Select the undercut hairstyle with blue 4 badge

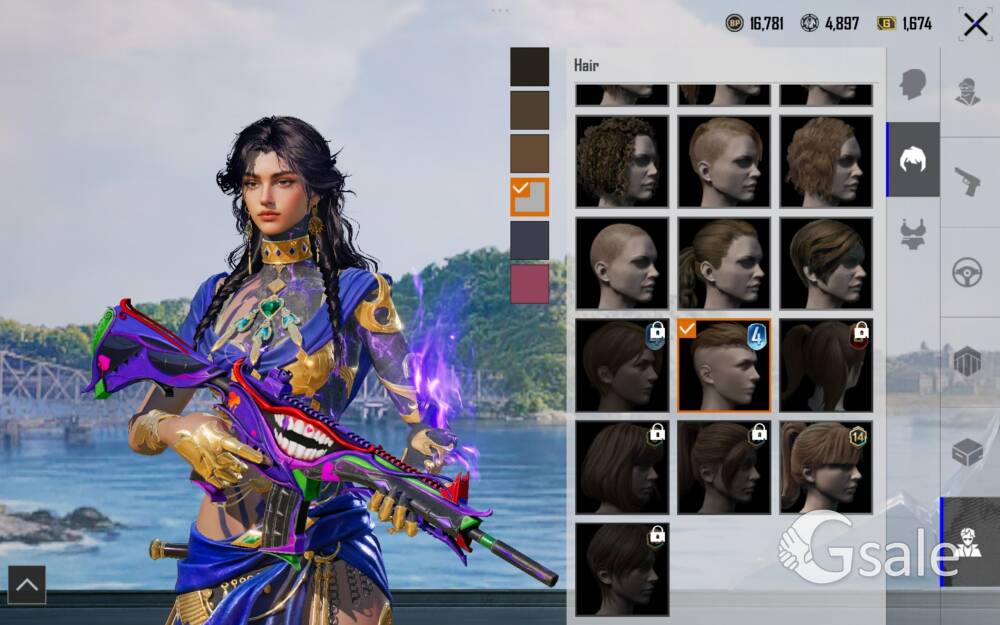coord(724,365)
